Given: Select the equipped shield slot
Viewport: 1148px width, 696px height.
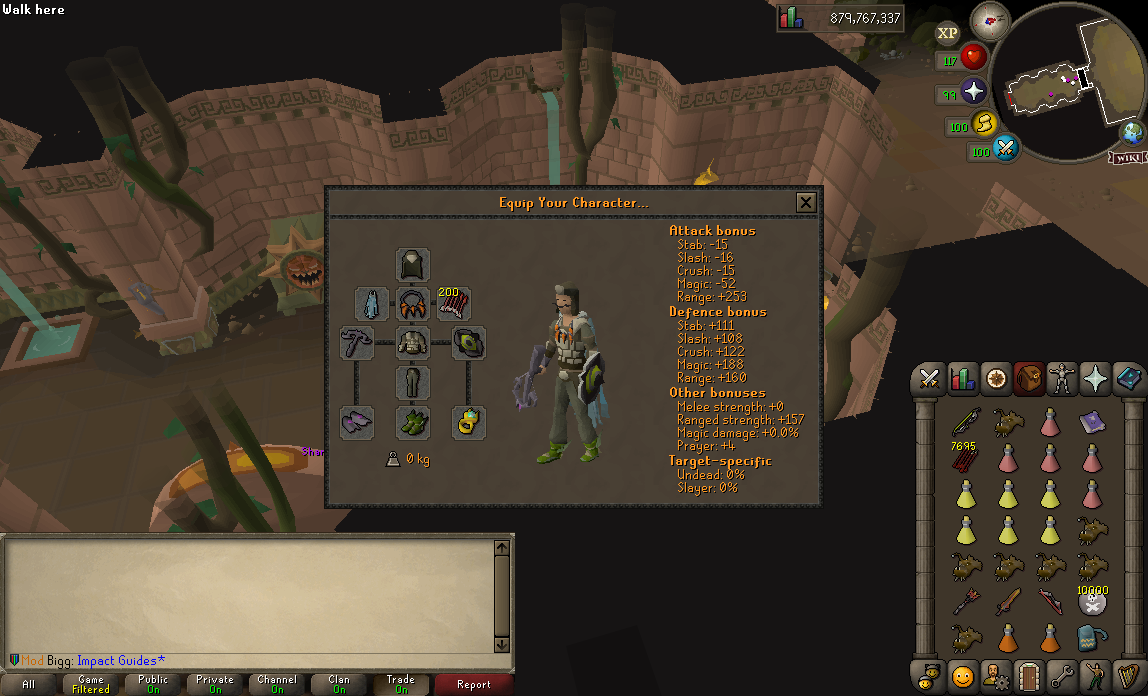Looking at the screenshot, I should point(467,343).
